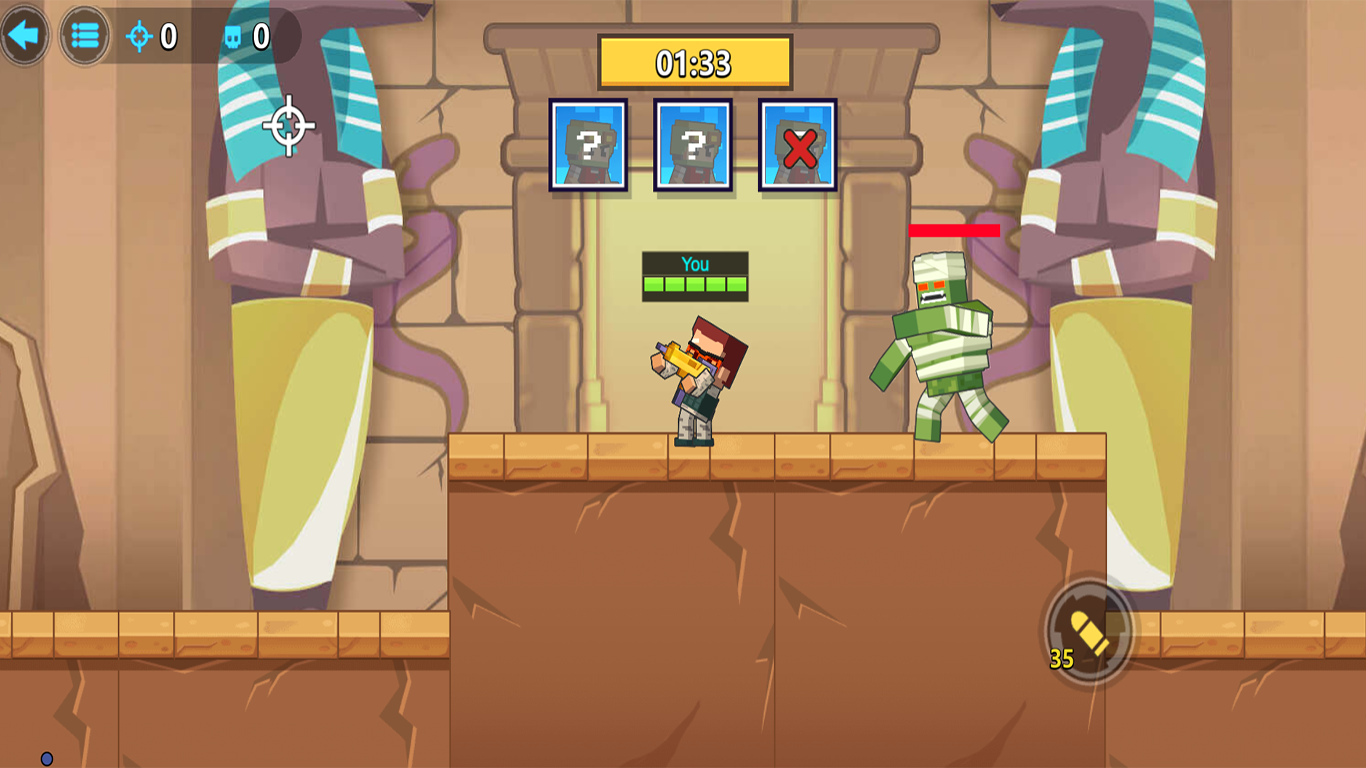Click the floating aim crosshair reticle

pos(287,125)
